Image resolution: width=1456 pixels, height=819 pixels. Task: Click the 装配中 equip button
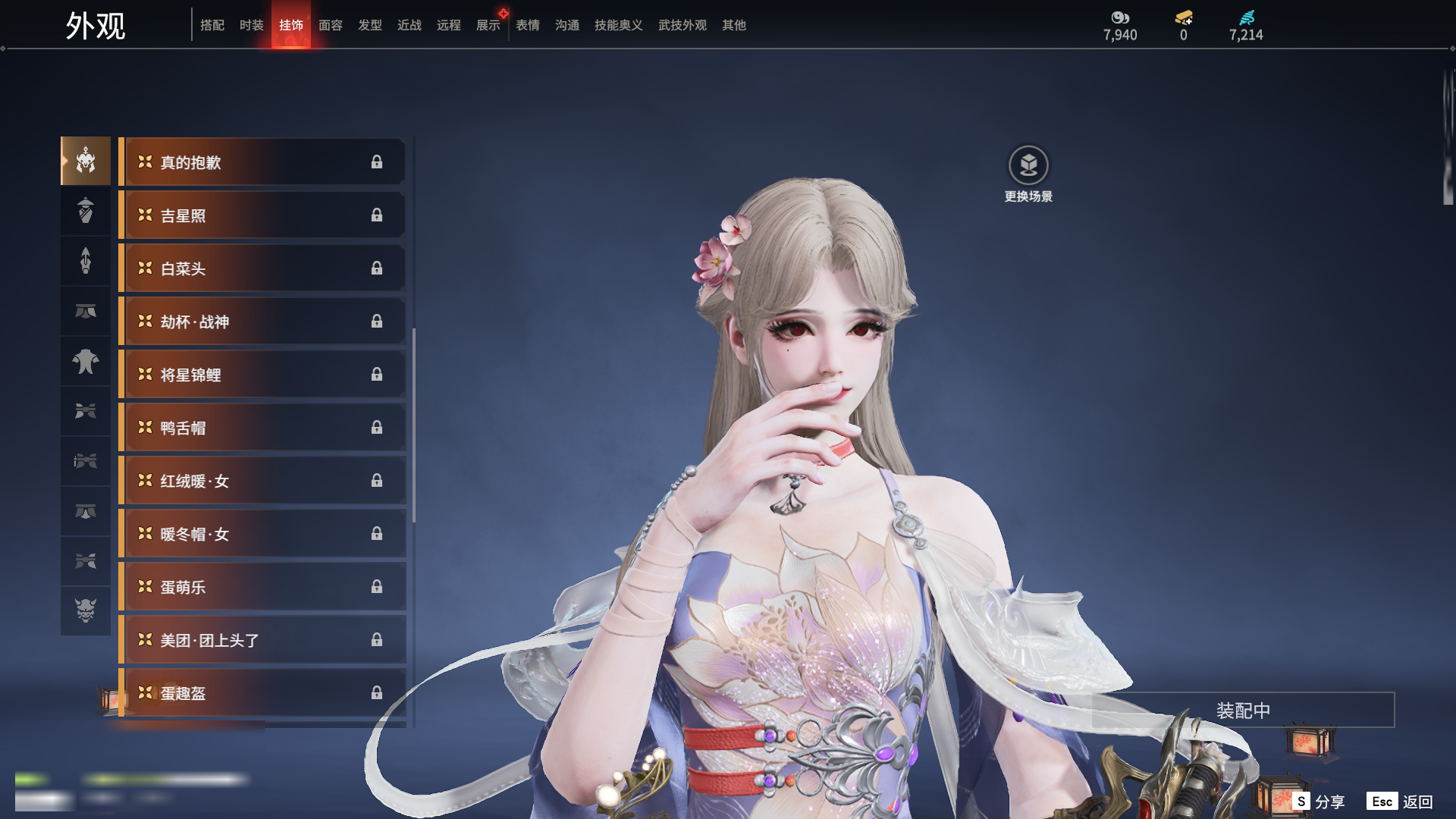point(1243,711)
